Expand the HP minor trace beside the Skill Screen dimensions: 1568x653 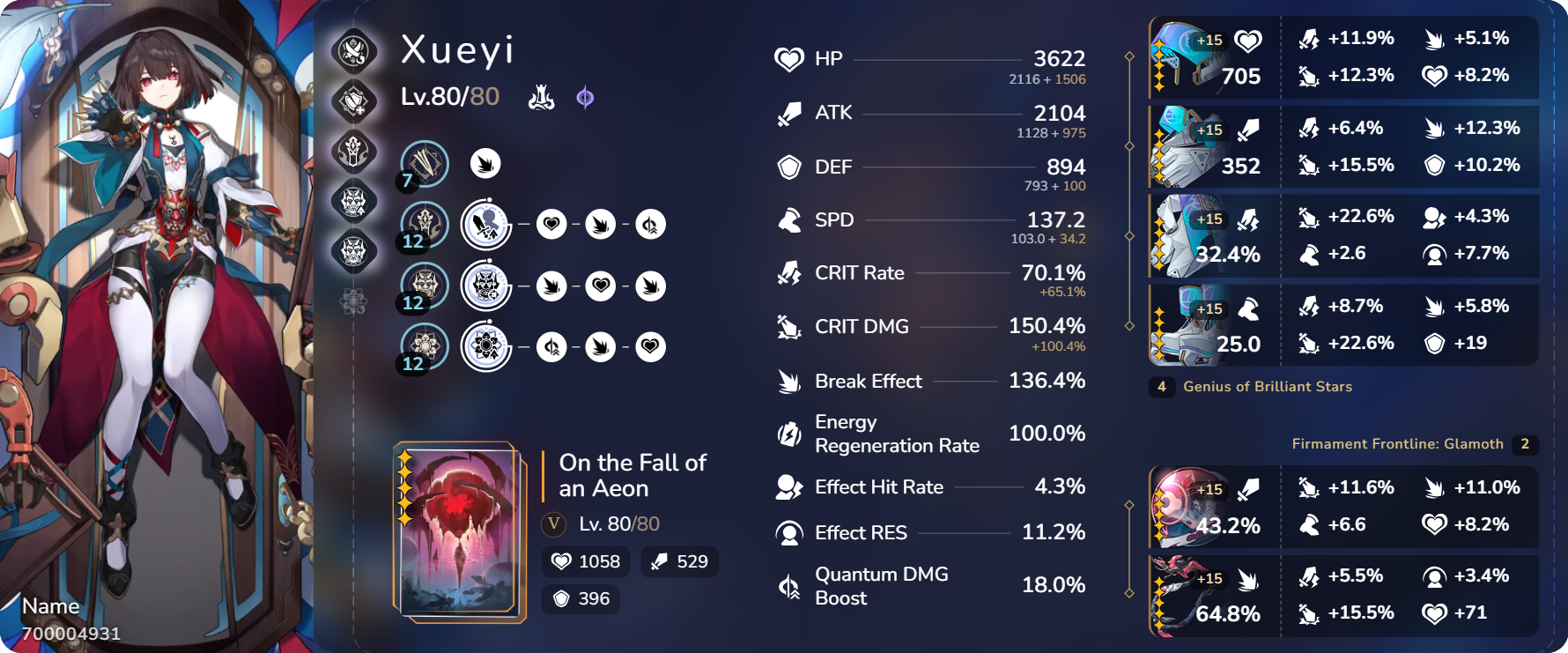tap(552, 225)
